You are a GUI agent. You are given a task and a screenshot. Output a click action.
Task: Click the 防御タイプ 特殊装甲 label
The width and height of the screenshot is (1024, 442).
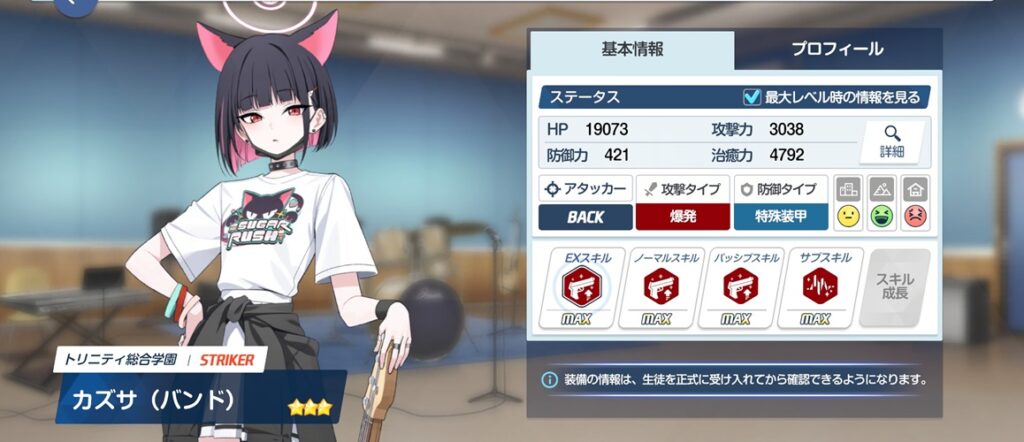click(x=780, y=217)
